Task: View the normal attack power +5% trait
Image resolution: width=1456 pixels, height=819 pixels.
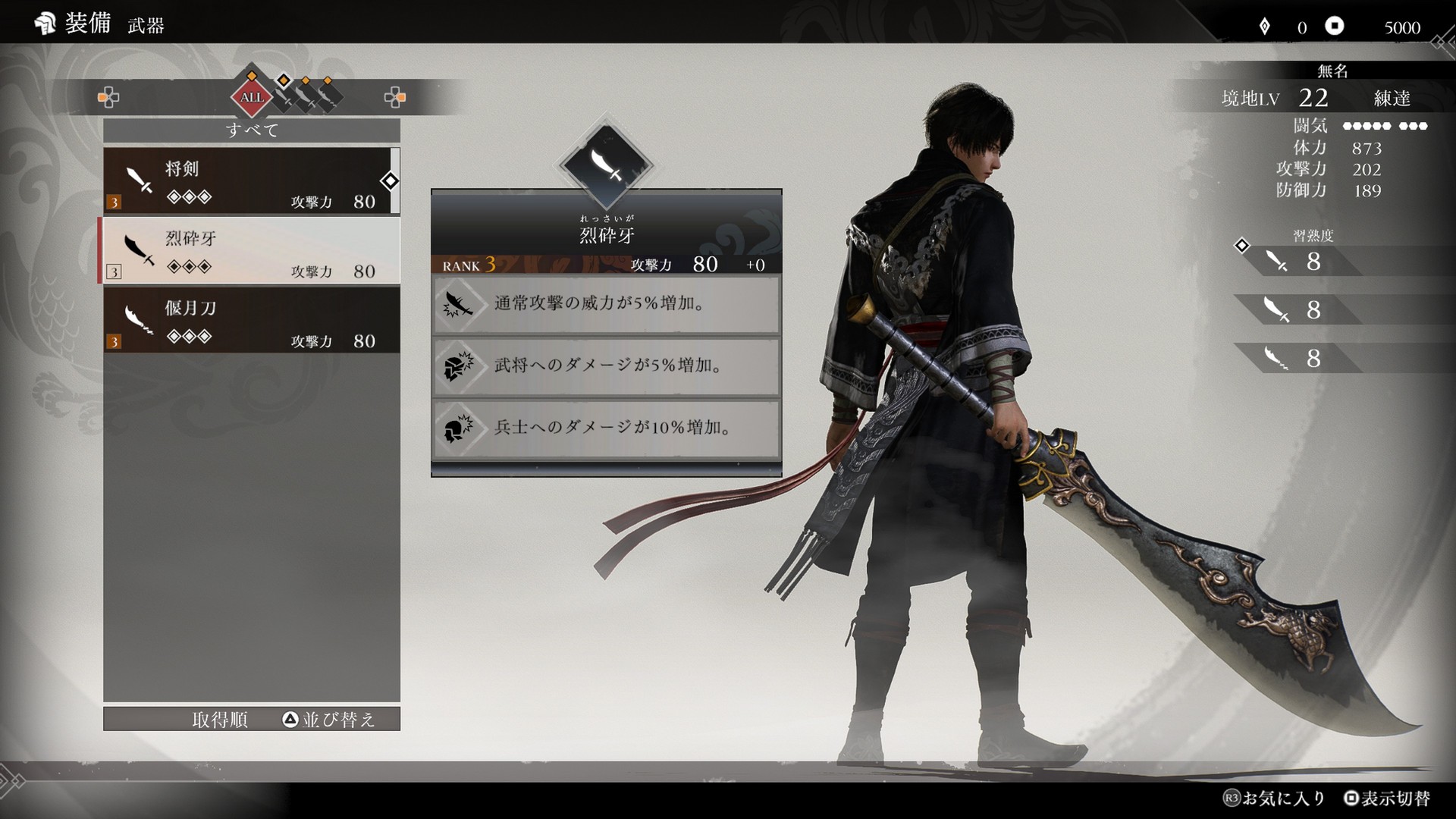Action: pos(606,304)
